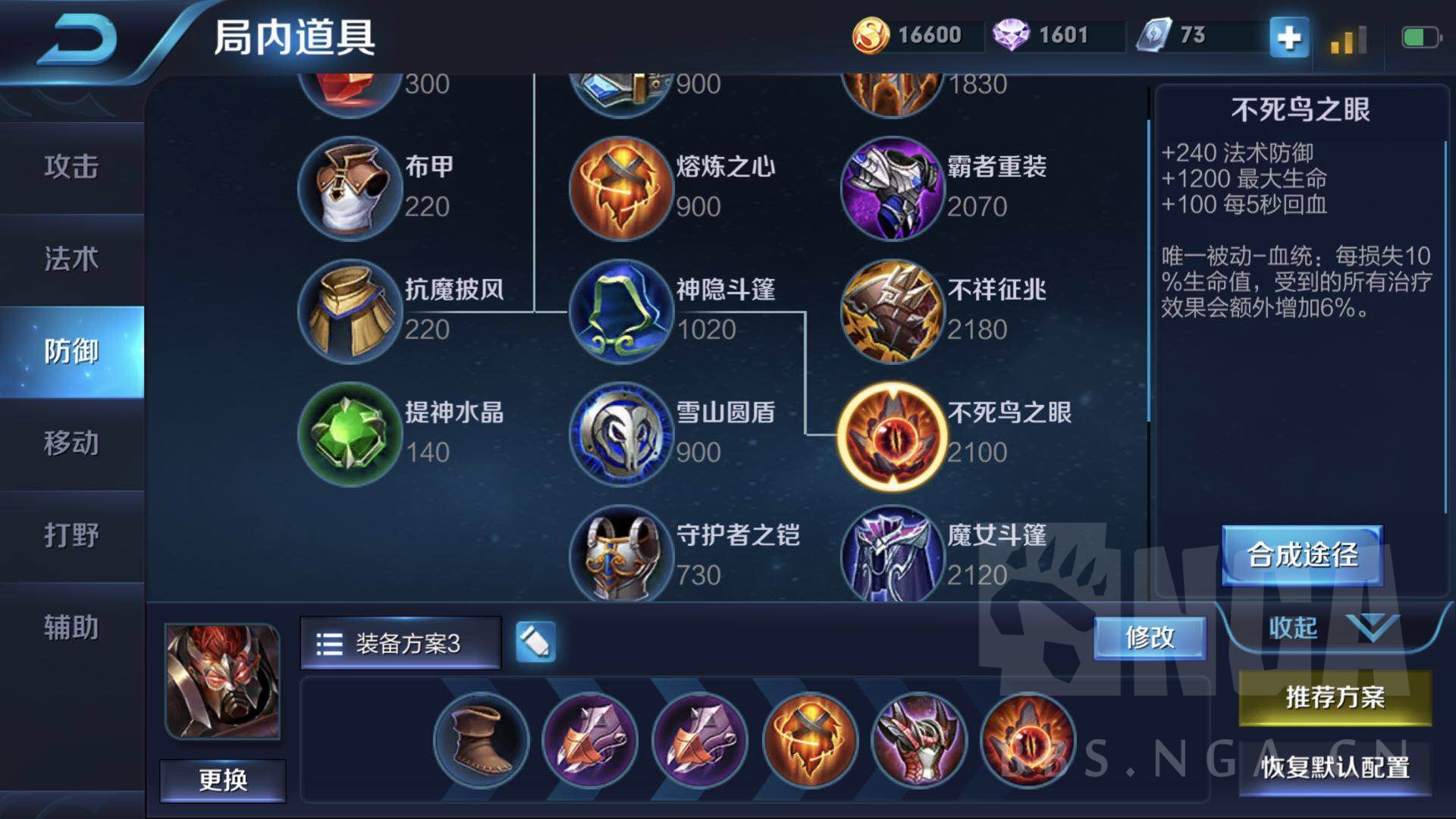Screen dimensions: 1456x819
Task: Select the boots icon in the build bar
Action: click(479, 741)
